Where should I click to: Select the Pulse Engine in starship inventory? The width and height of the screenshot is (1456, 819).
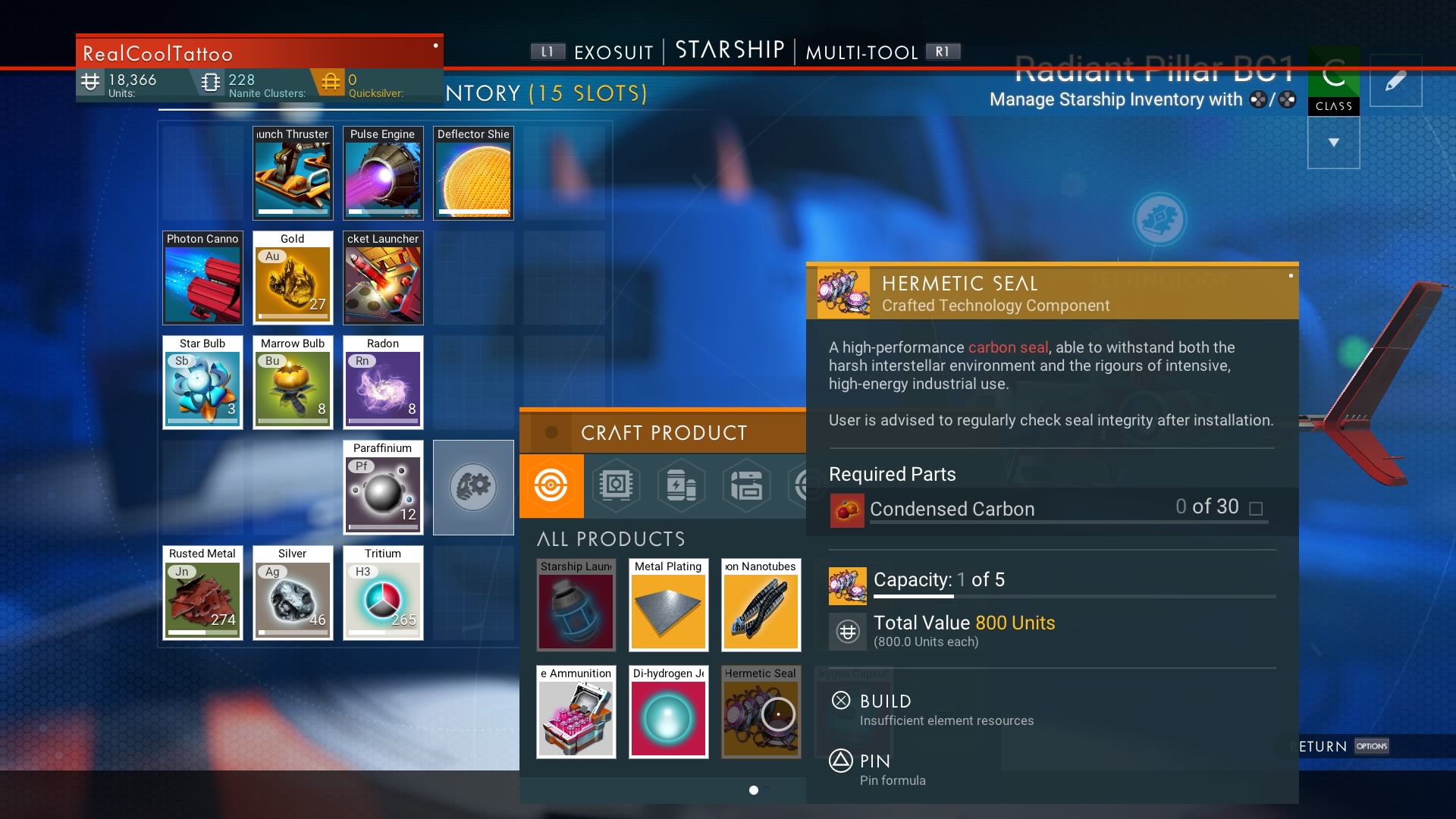pyautogui.click(x=383, y=173)
